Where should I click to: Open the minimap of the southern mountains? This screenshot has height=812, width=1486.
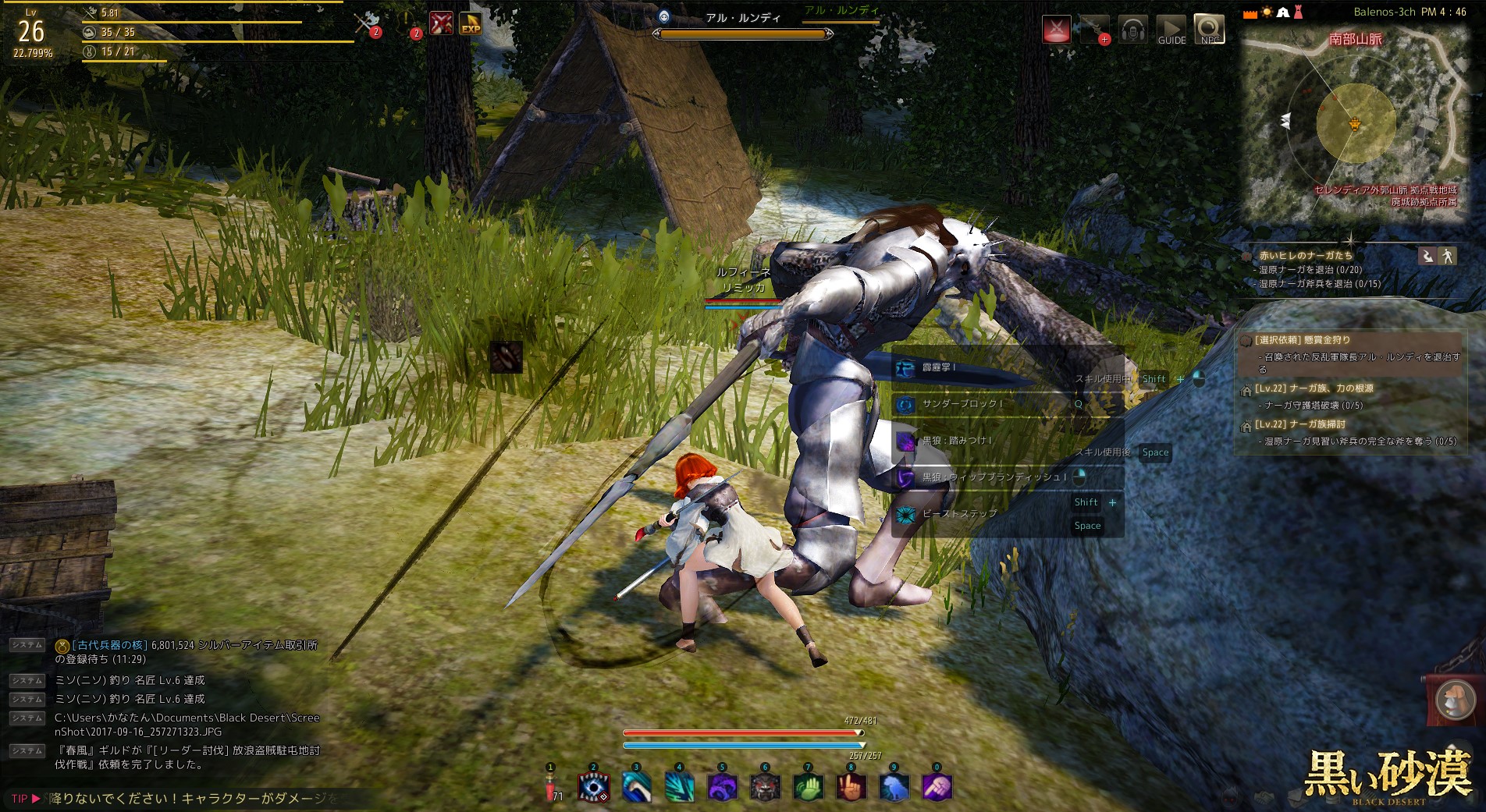1355,125
